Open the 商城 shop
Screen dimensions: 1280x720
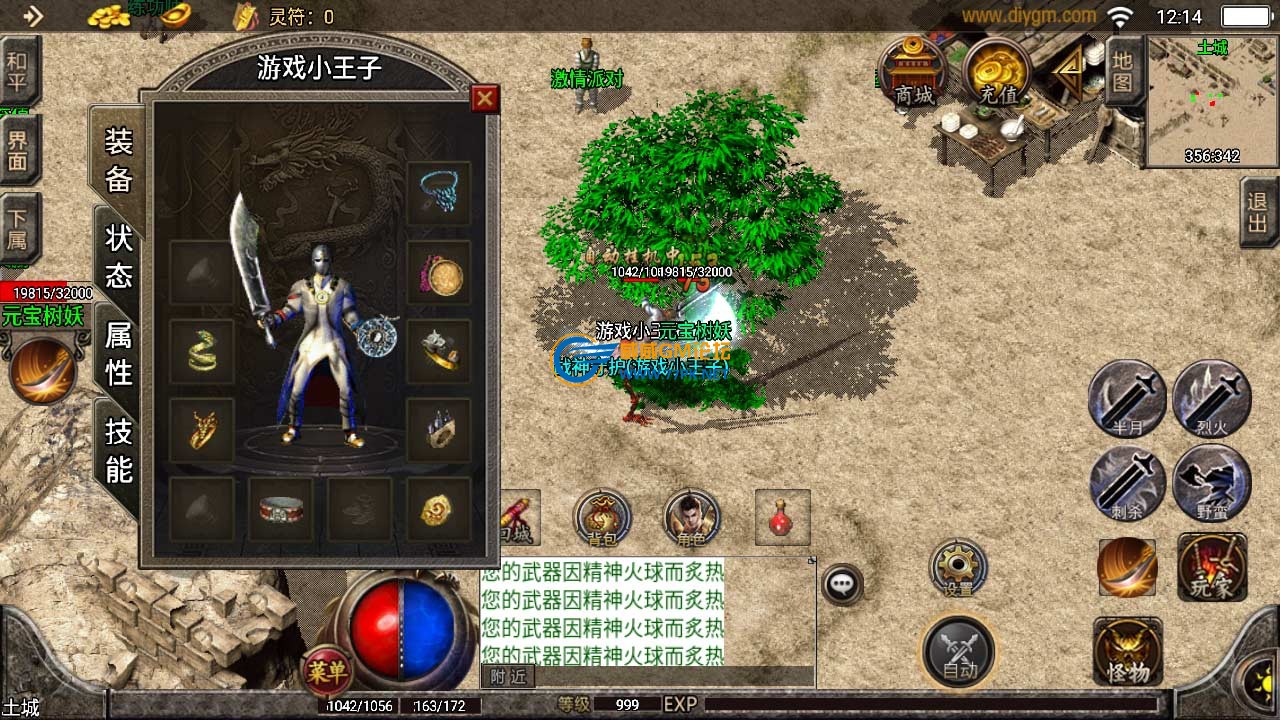(914, 70)
